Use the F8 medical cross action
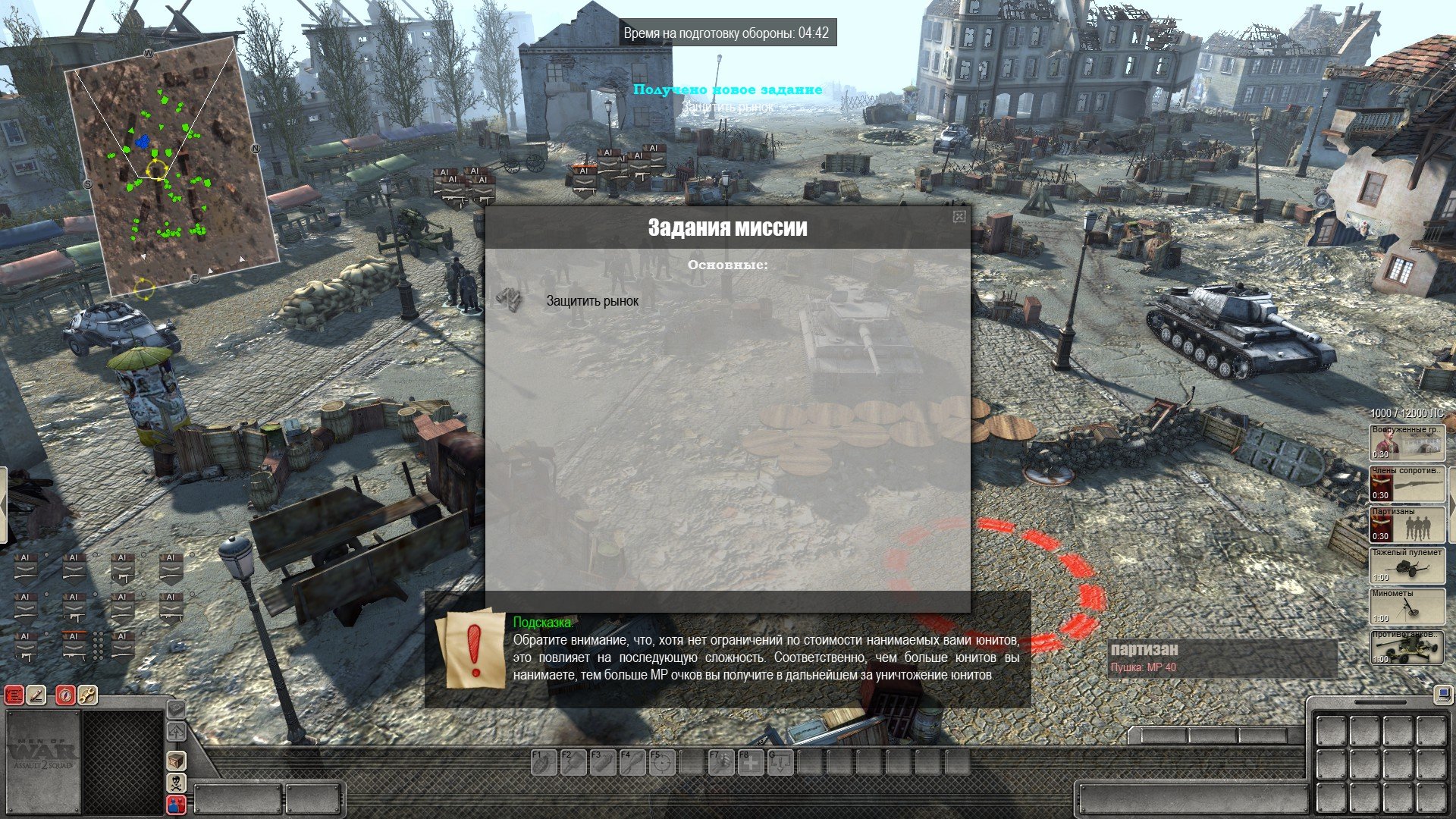This screenshot has height=819, width=1456. point(751,762)
